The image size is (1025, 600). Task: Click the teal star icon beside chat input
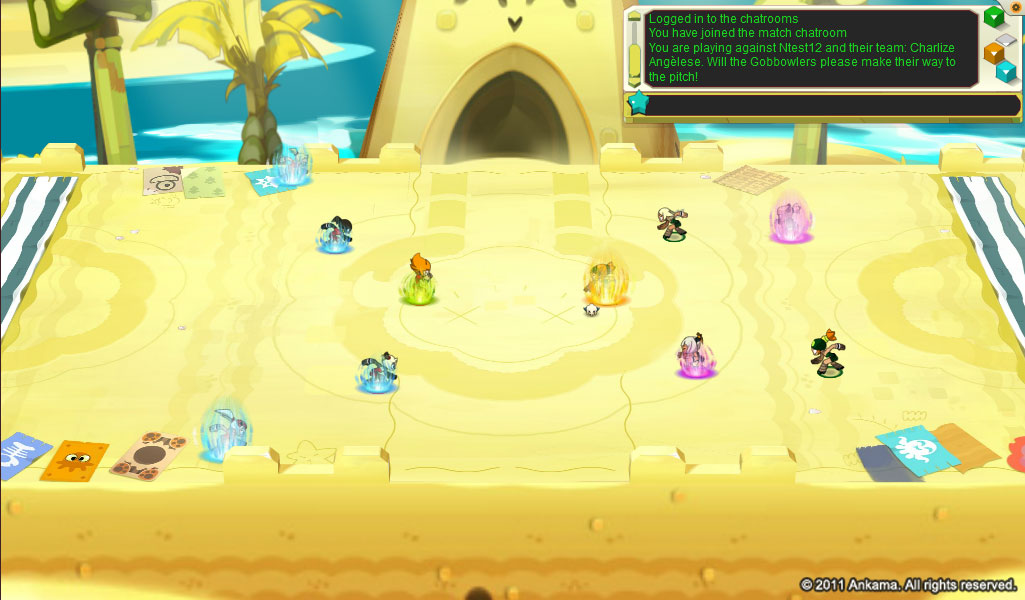(x=637, y=102)
